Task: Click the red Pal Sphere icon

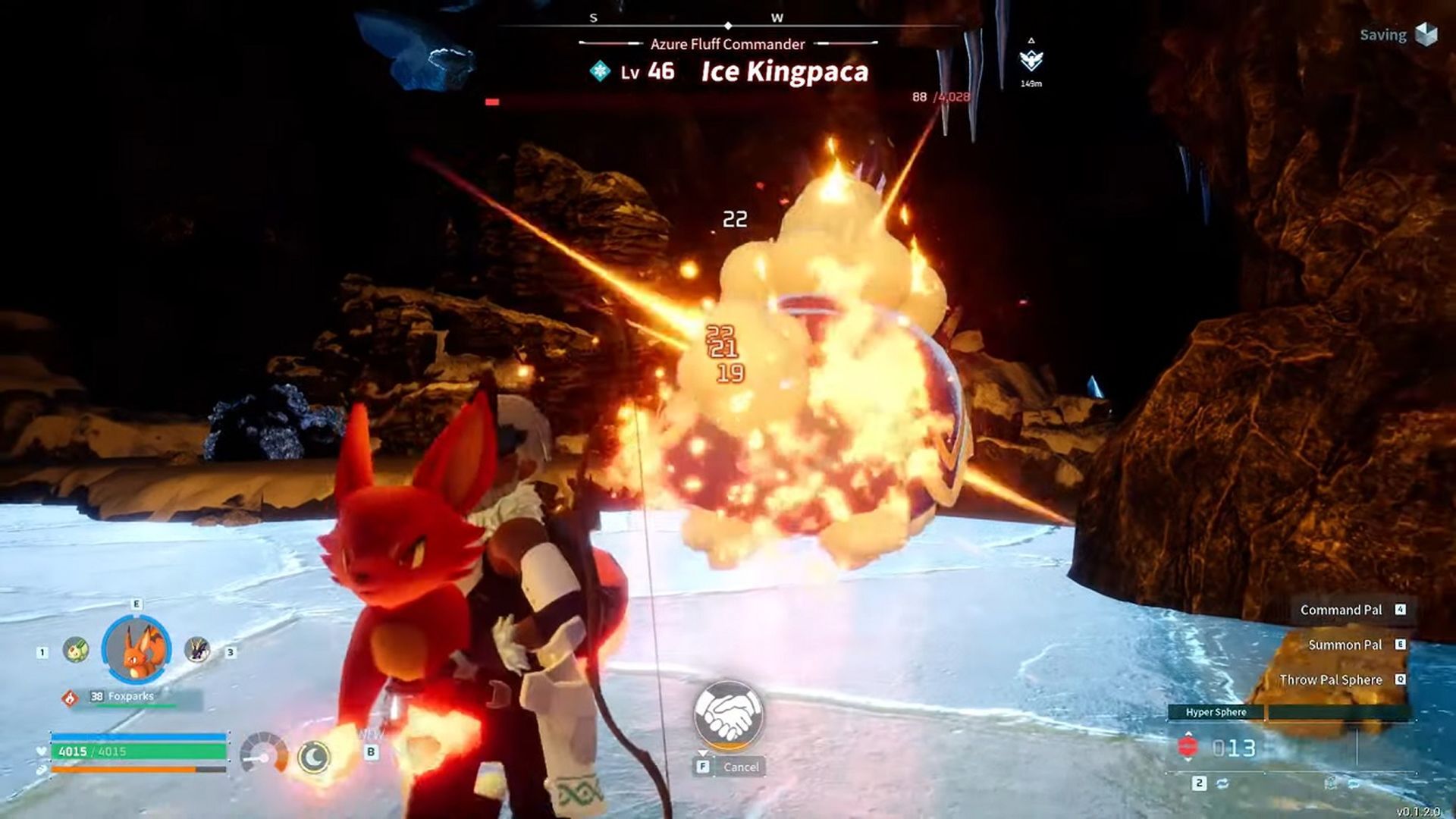Action: point(1188,748)
